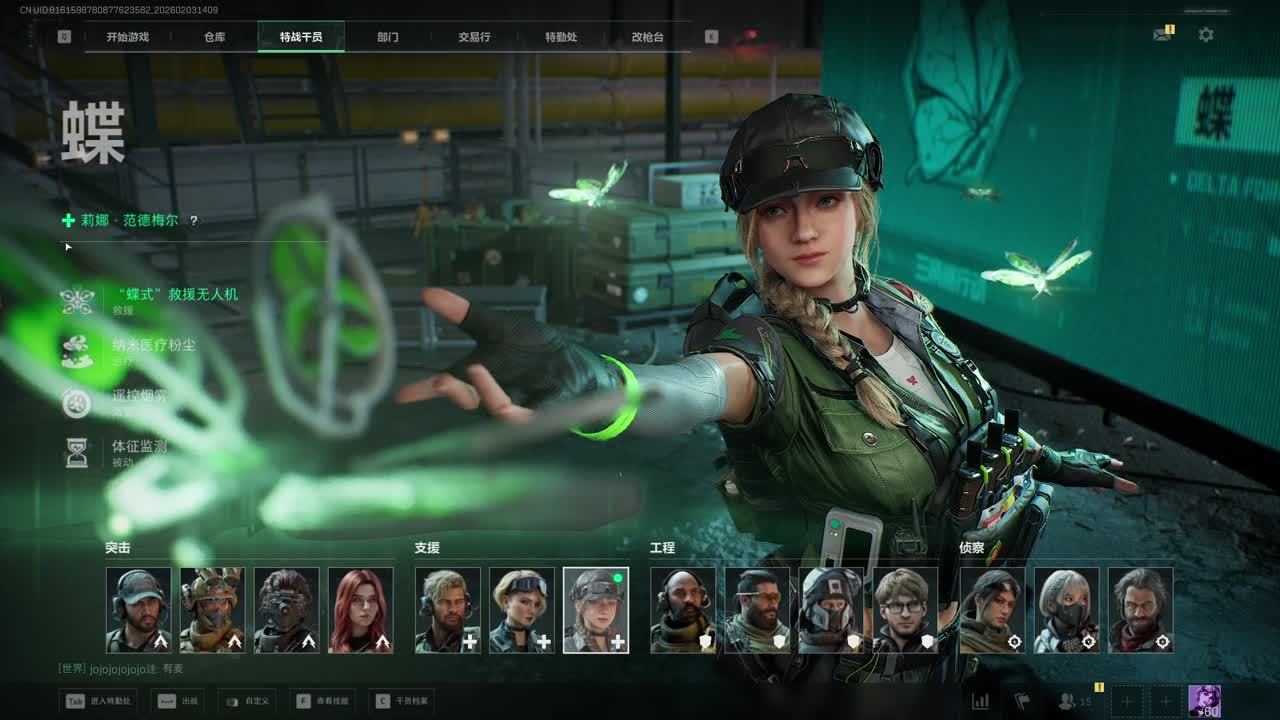
Task: Open the 特勤处 tab
Action: tap(561, 37)
